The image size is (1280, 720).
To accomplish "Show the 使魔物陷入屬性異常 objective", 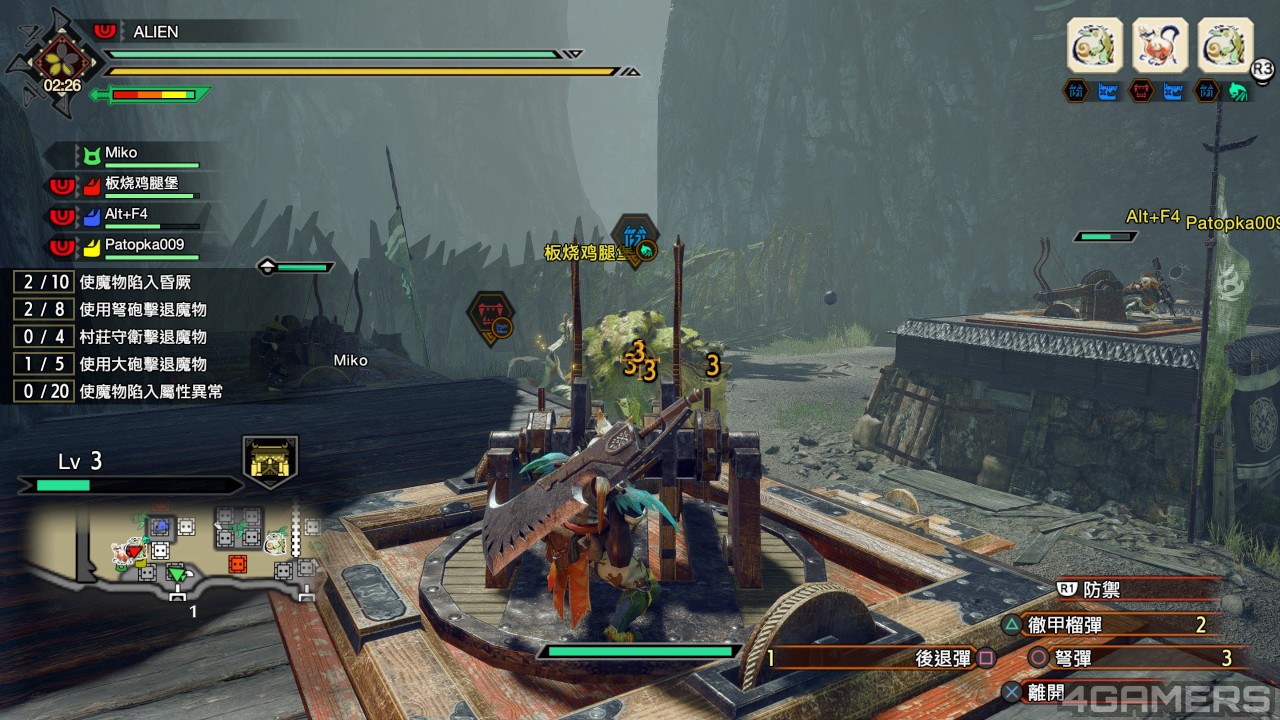I will pos(150,391).
